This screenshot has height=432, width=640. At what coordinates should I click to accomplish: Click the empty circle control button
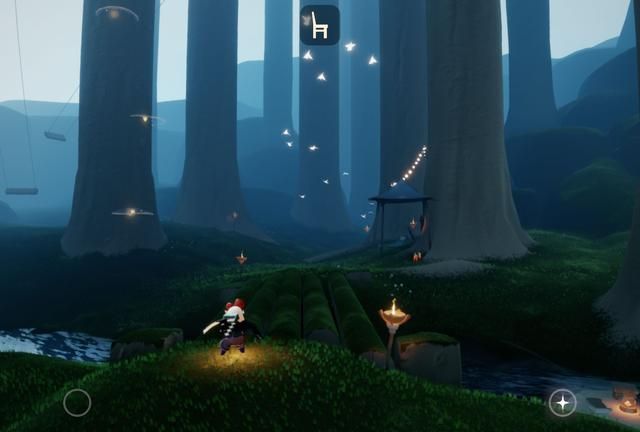77,403
